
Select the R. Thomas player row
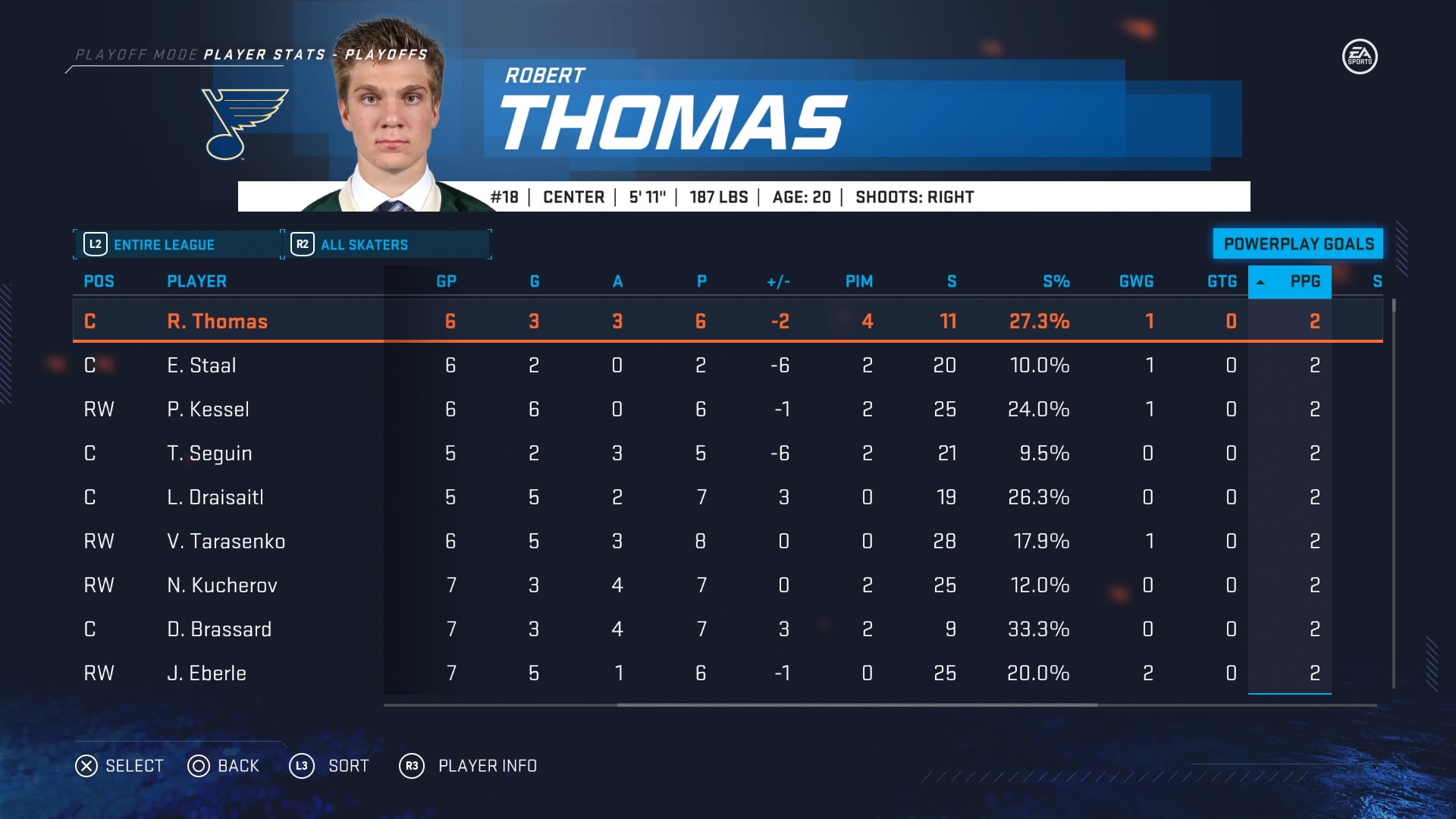click(x=217, y=322)
